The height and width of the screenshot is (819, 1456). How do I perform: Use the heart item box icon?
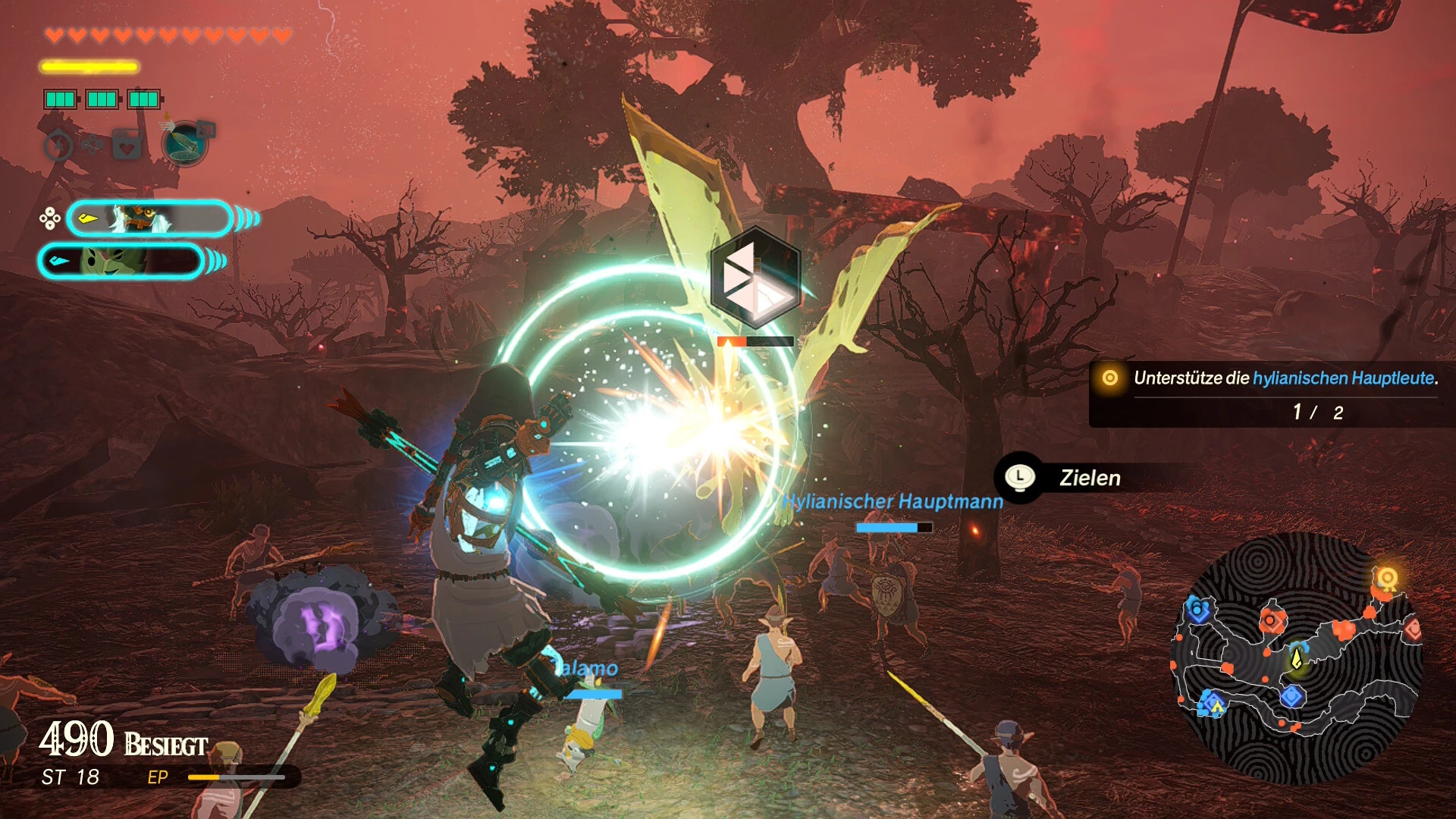127,144
